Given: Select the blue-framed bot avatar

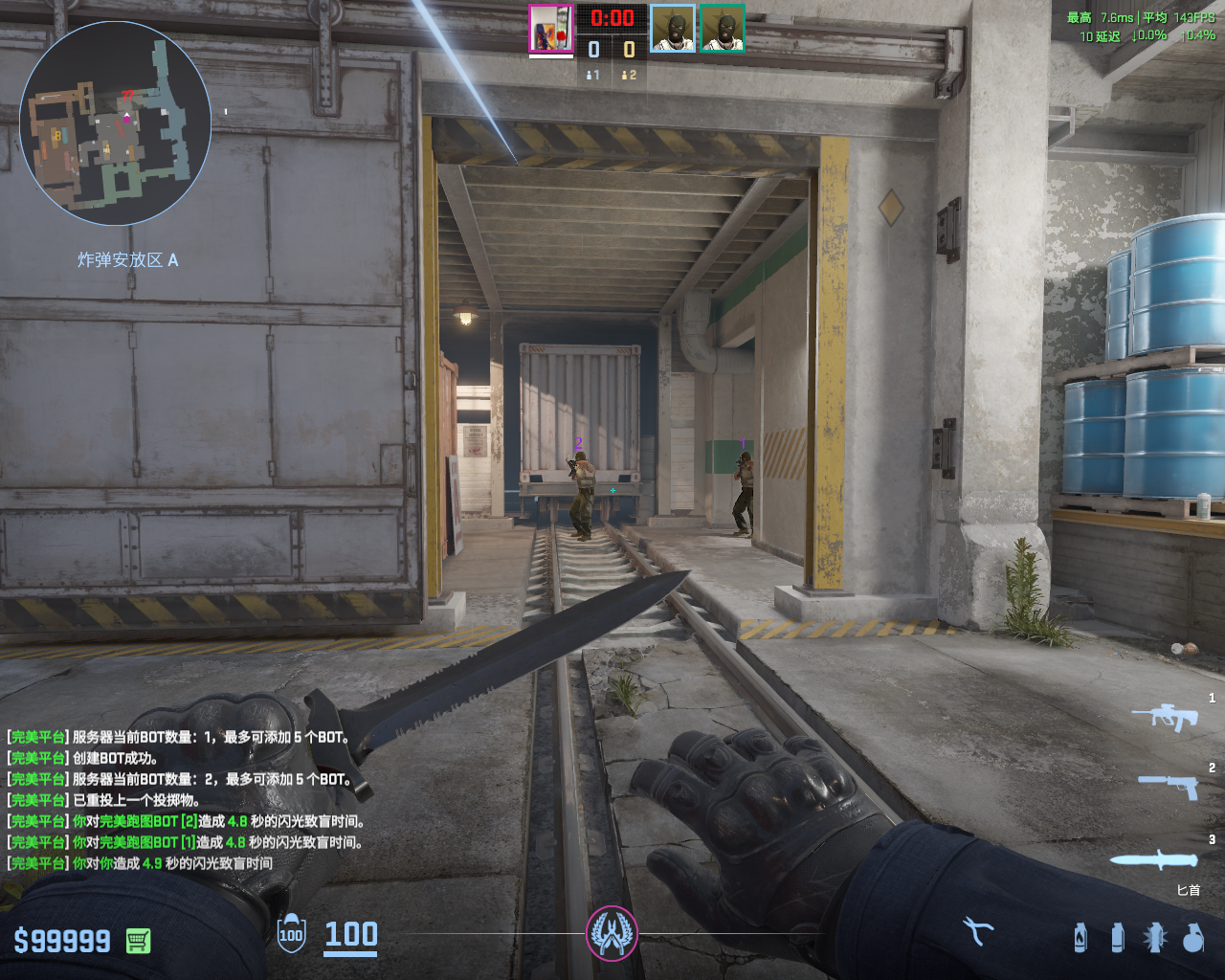Looking at the screenshot, I should (x=673, y=29).
